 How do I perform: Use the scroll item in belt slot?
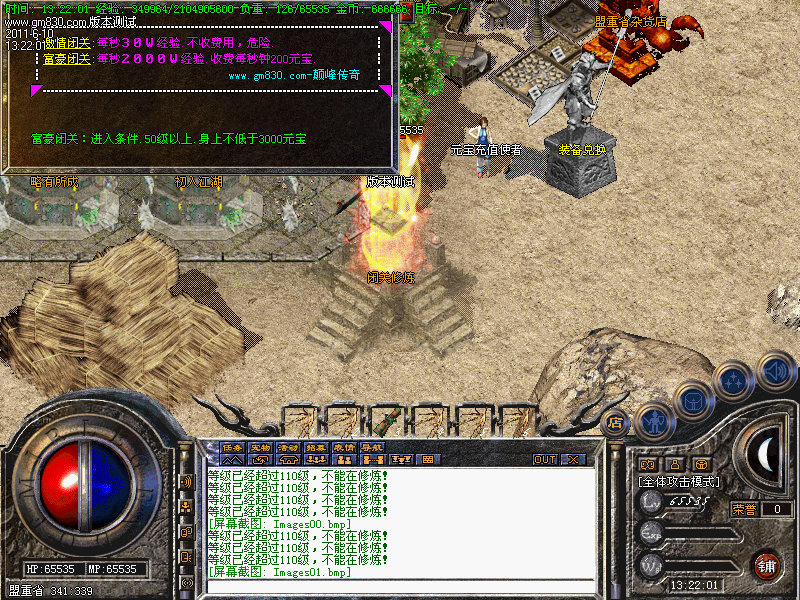coord(387,419)
